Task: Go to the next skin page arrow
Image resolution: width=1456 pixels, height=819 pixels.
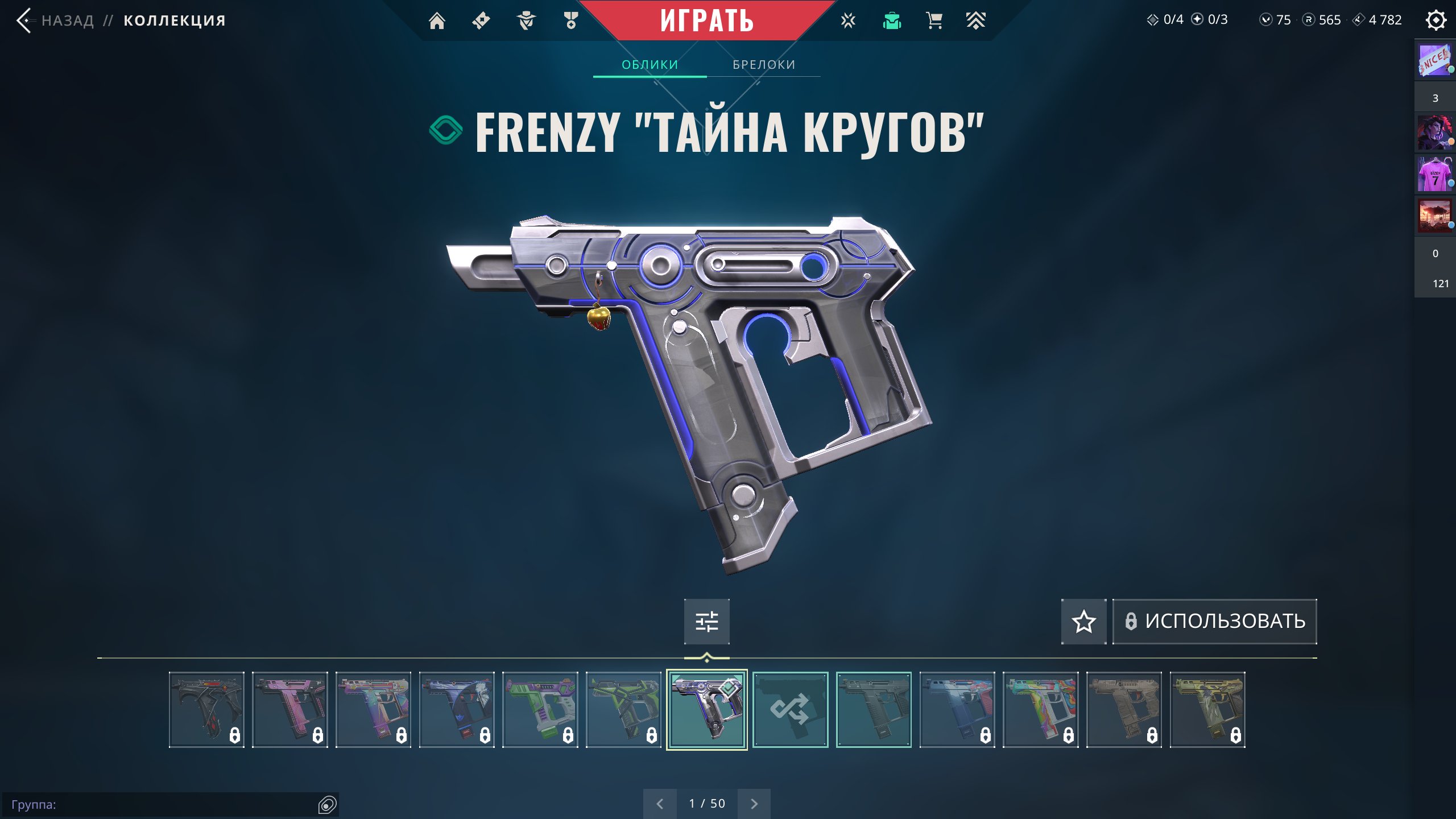Action: [x=754, y=804]
